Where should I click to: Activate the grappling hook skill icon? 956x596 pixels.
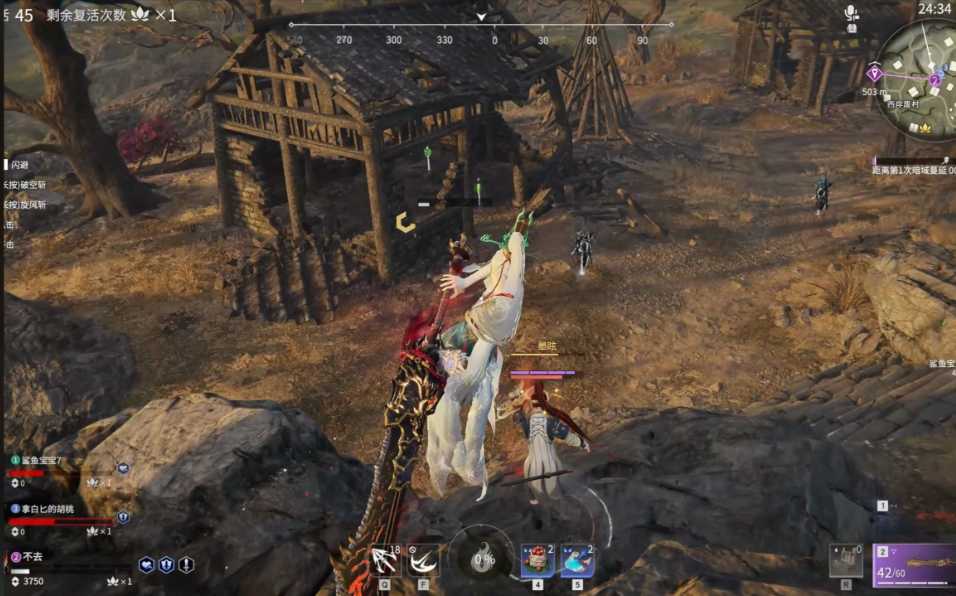(383, 561)
